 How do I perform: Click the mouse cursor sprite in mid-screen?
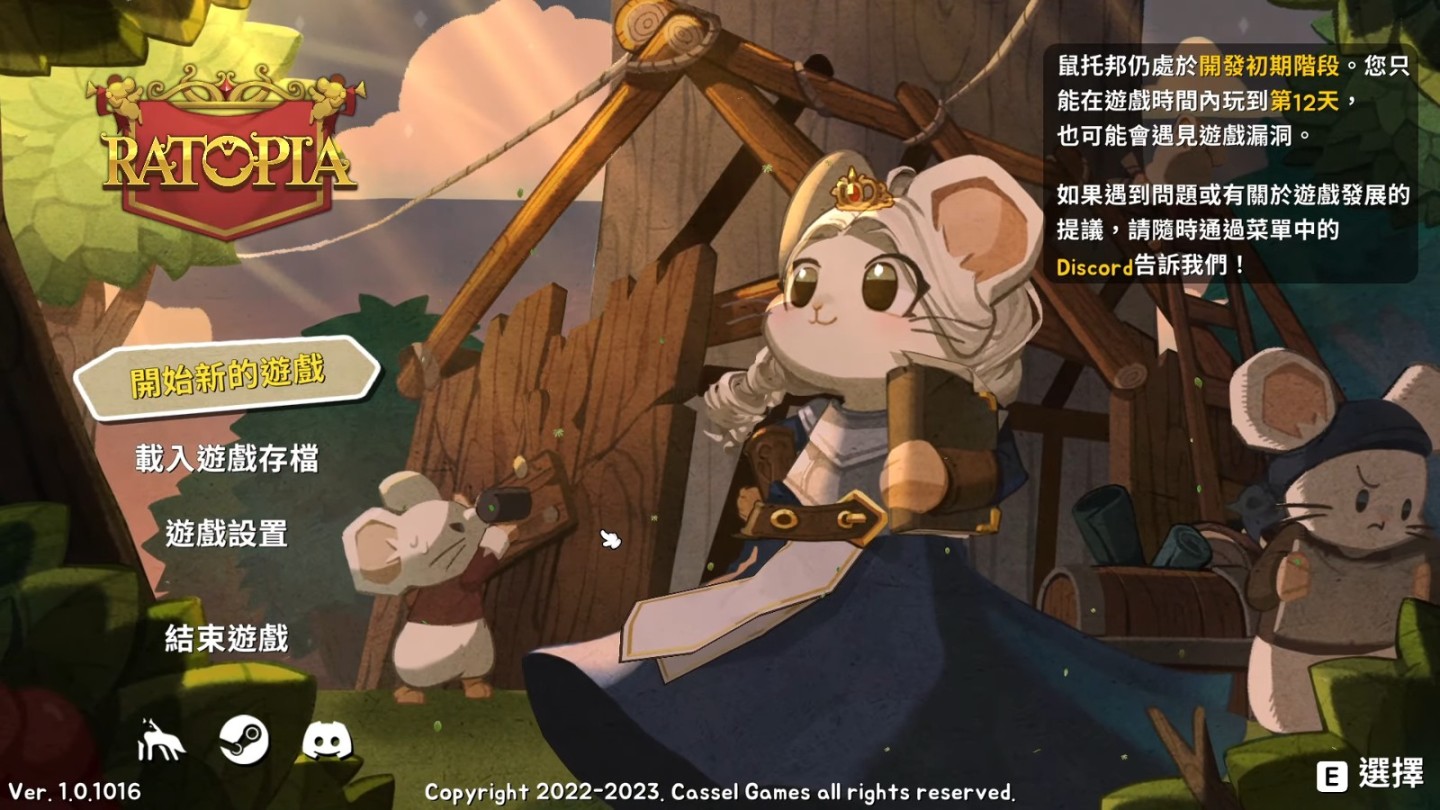click(608, 540)
